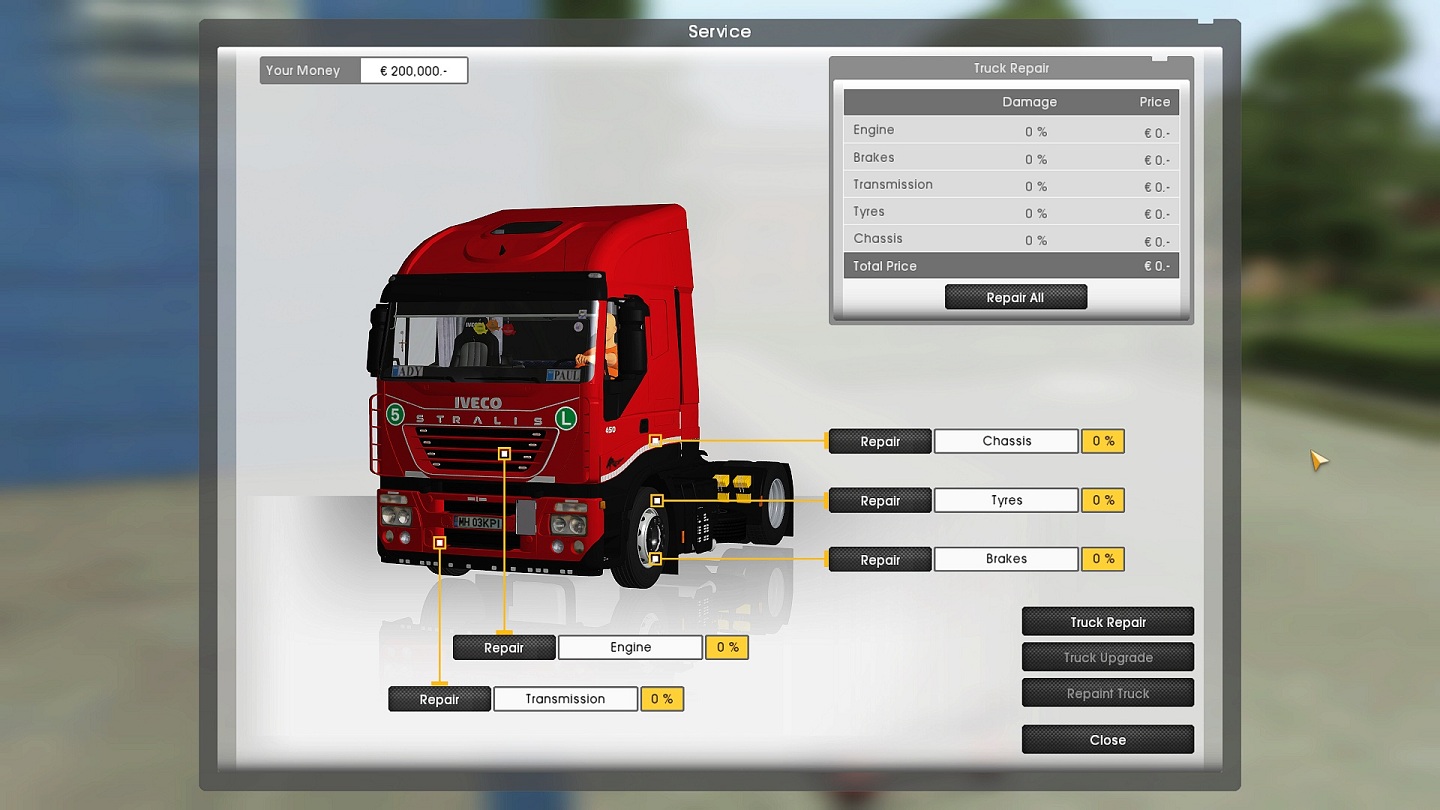Repair the Brakes

coord(880,560)
